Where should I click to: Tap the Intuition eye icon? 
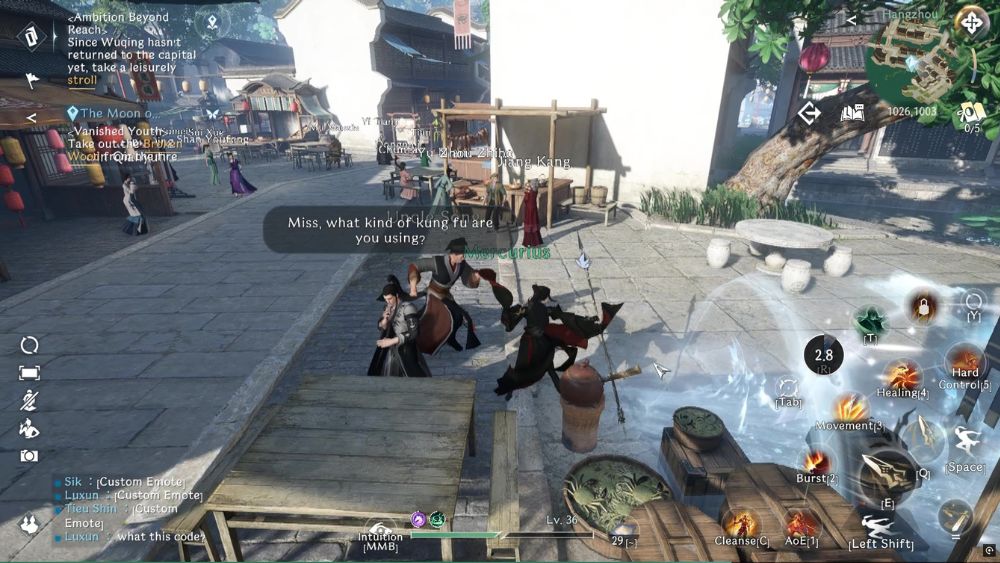381,530
